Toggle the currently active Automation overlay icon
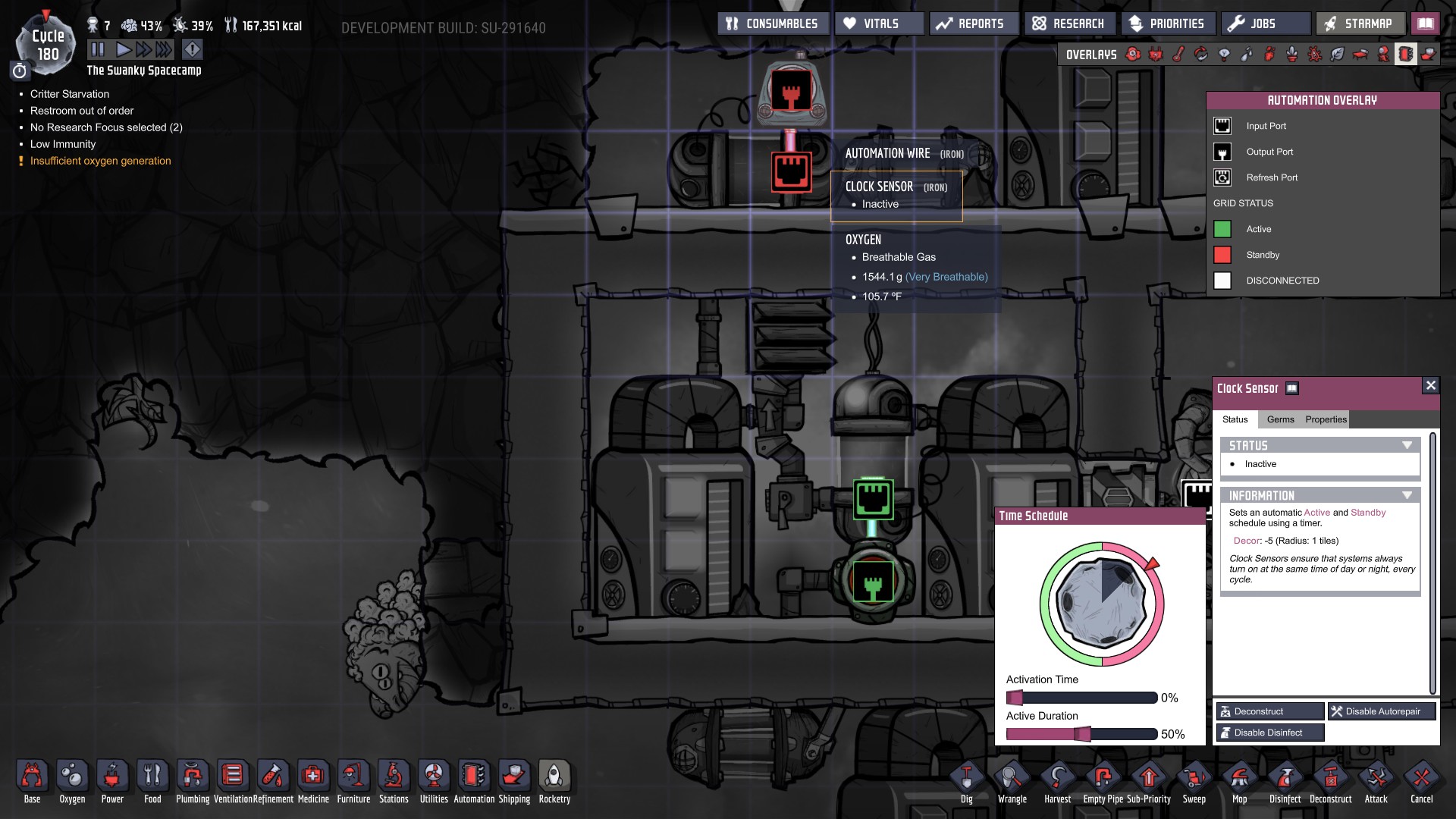1456x819 pixels. point(1405,55)
